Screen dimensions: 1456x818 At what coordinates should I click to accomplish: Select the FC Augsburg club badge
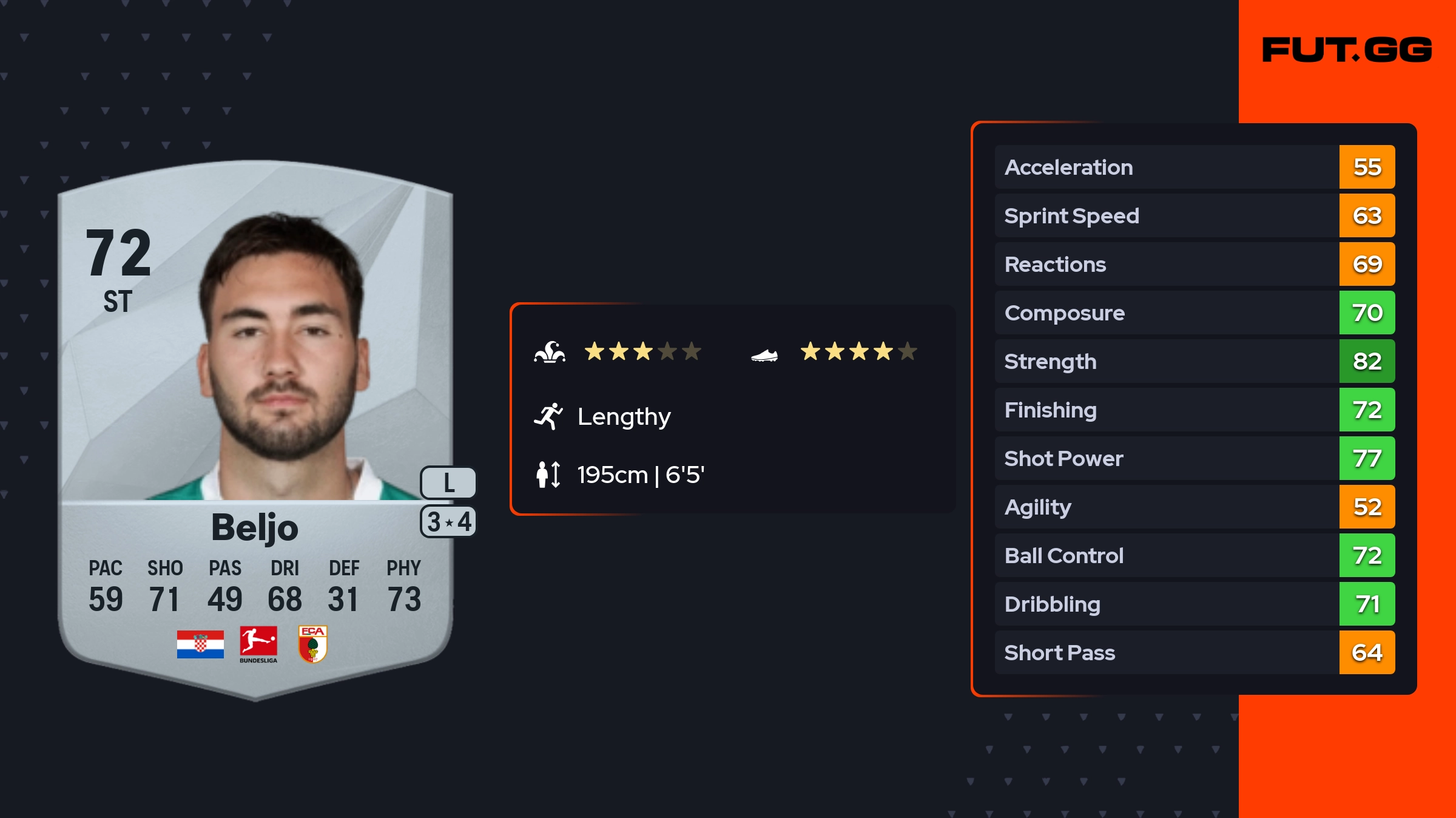coord(313,644)
